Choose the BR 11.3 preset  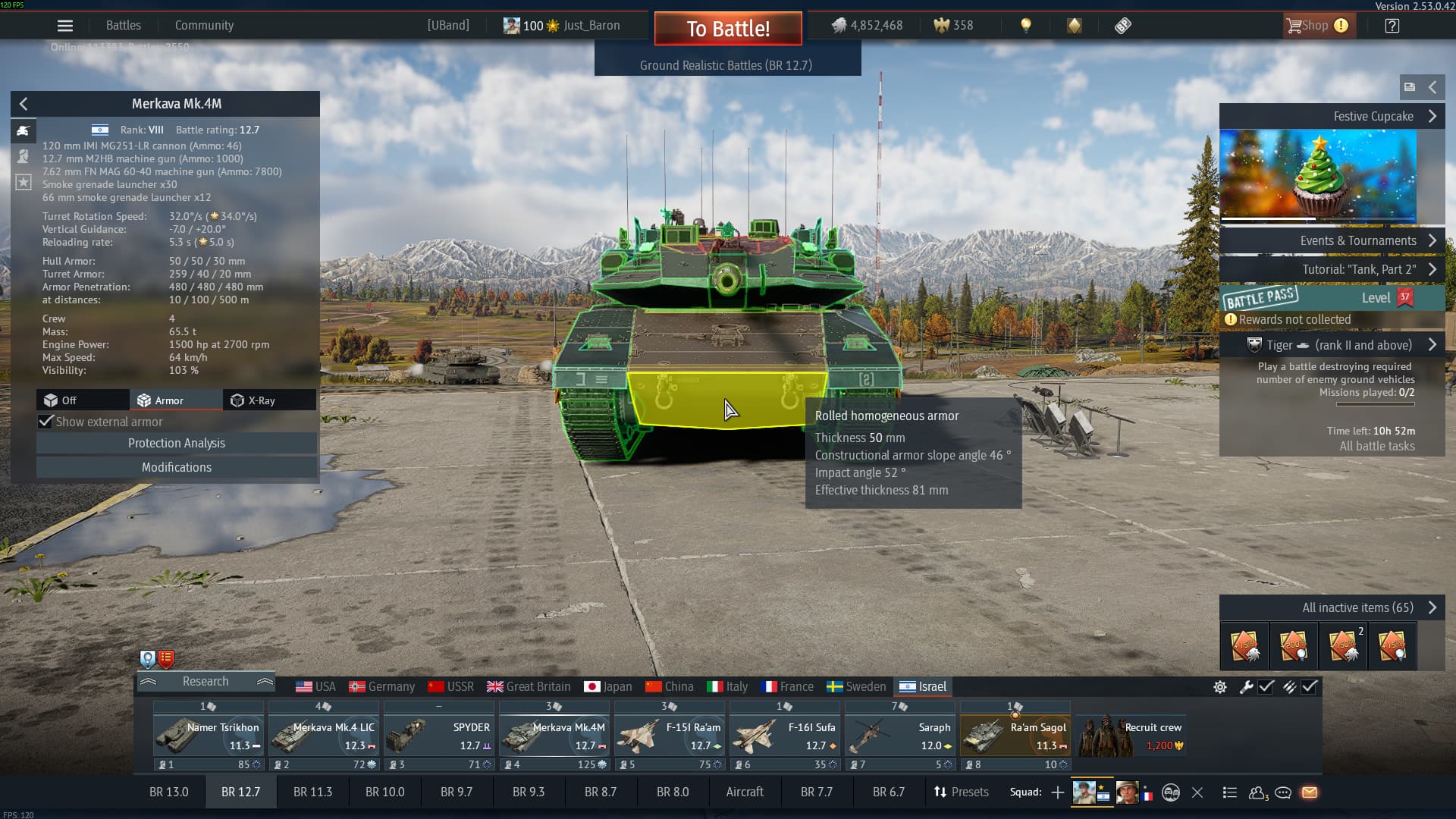312,792
